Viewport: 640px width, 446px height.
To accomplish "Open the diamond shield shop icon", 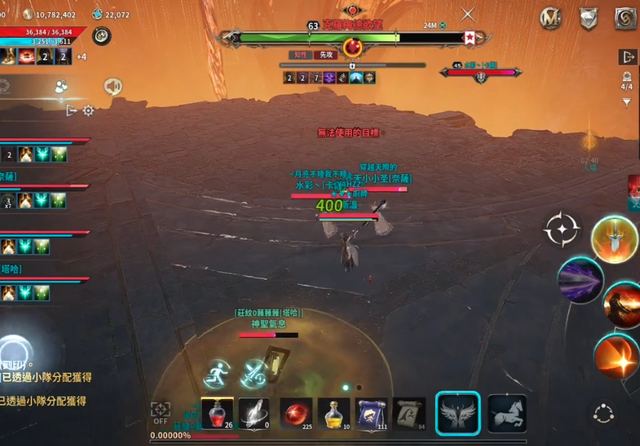I will [x=589, y=17].
